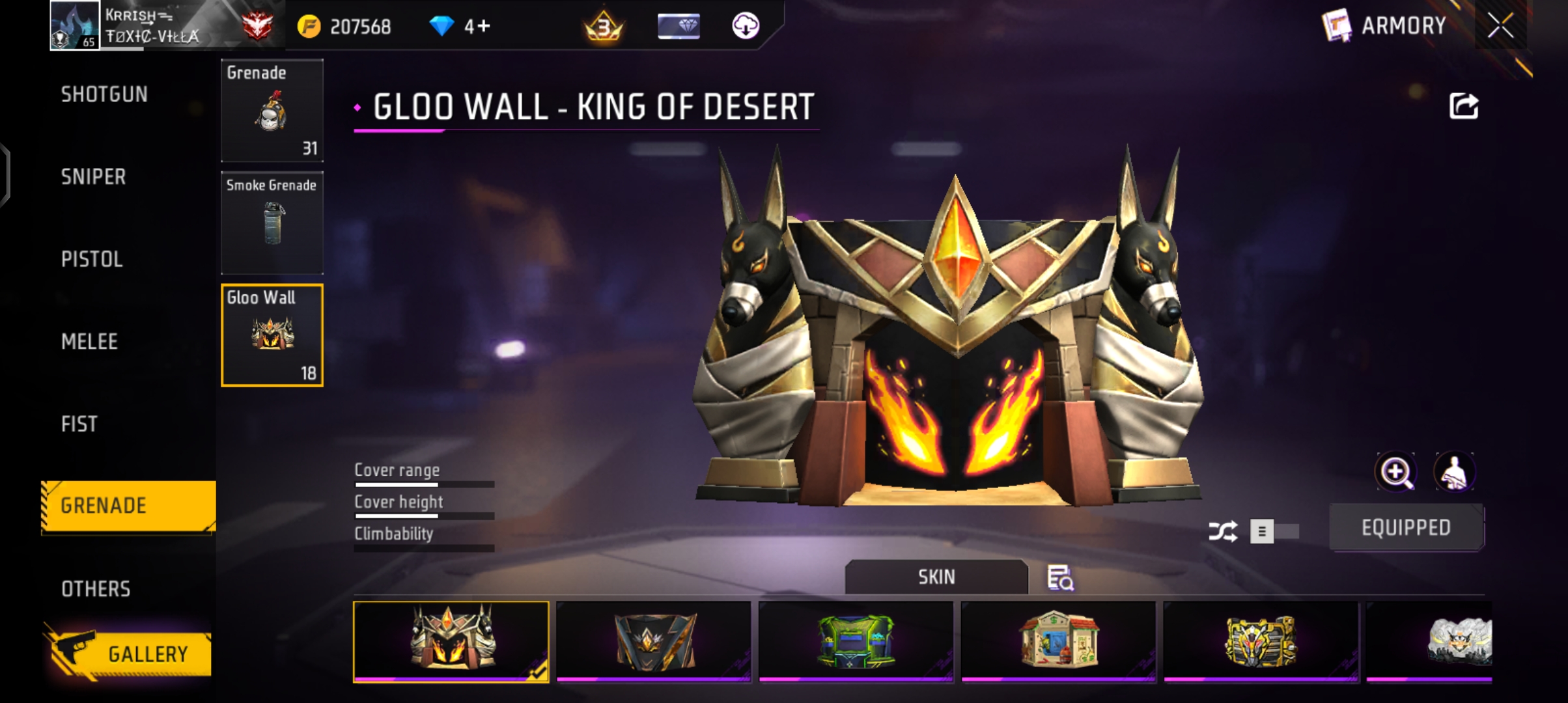Click the Cover range stat bar
The height and width of the screenshot is (703, 1568).
[x=423, y=483]
